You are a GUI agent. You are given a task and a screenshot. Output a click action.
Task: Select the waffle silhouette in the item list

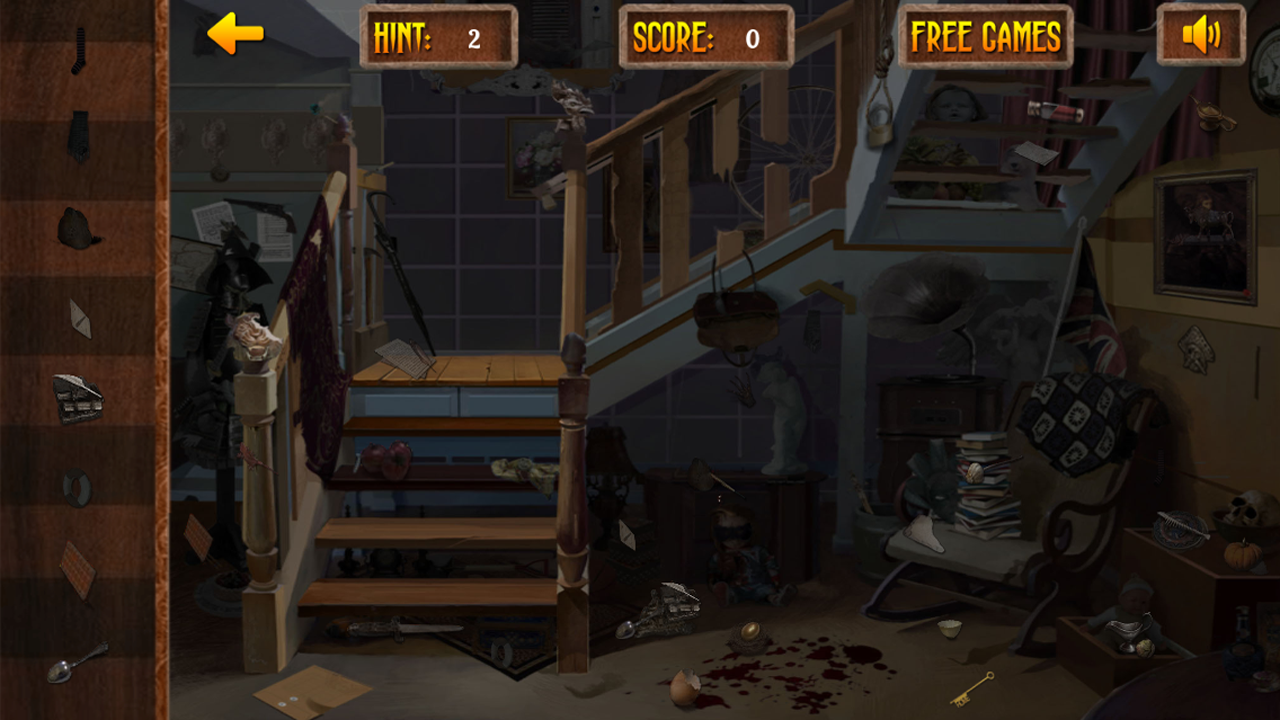click(76, 560)
